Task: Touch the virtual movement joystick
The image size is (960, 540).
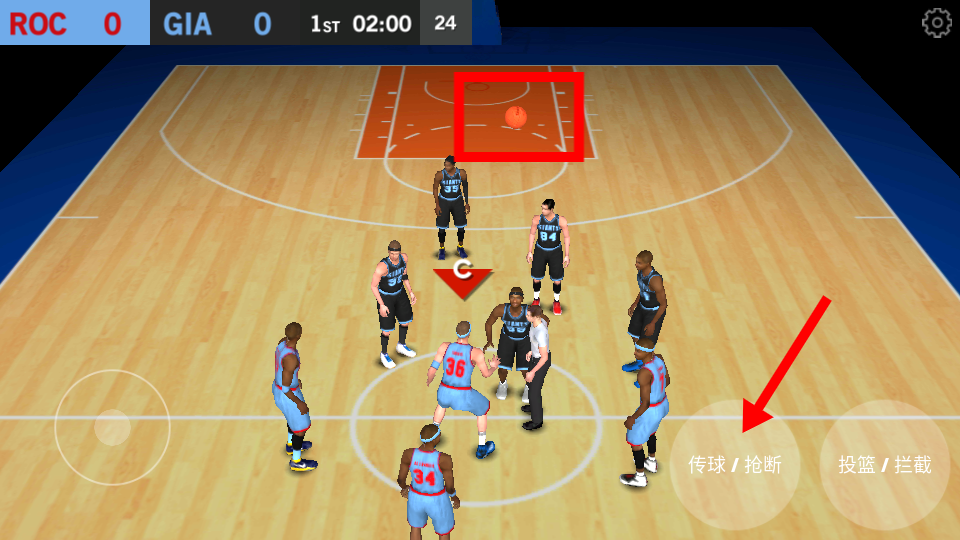Action: (112, 428)
